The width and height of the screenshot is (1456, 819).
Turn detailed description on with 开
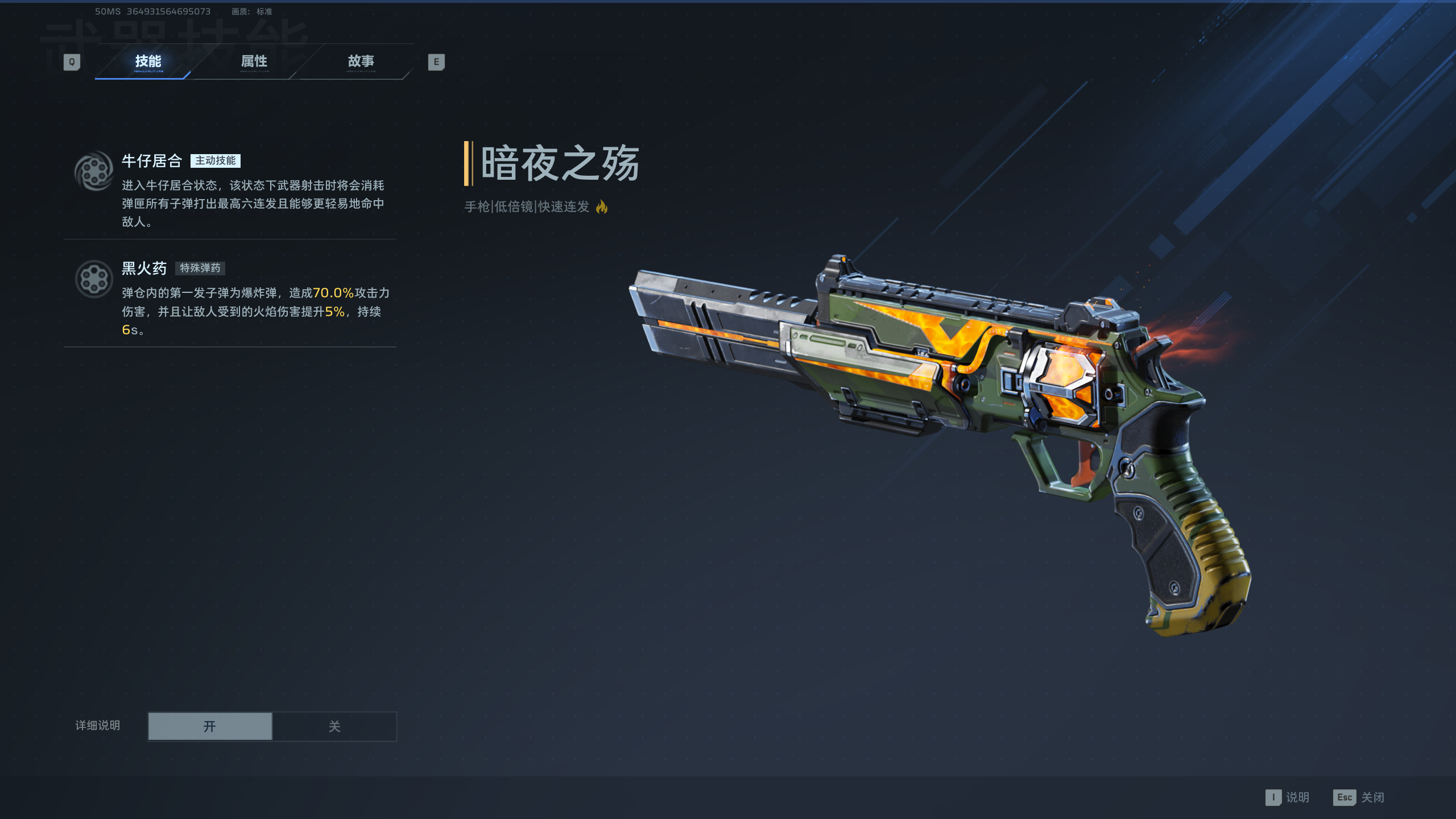[210, 726]
